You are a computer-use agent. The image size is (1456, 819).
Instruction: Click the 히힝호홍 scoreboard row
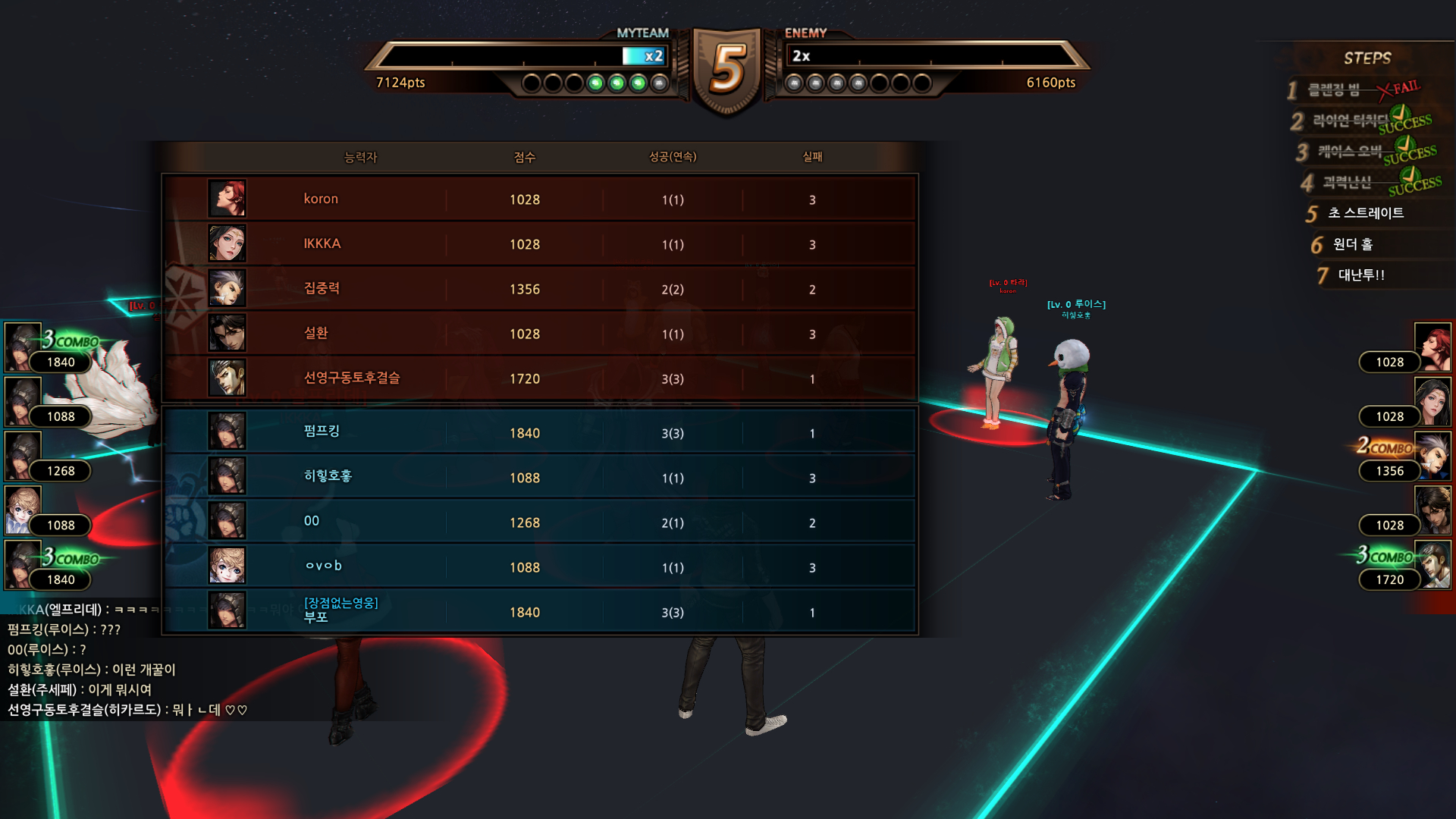point(538,477)
